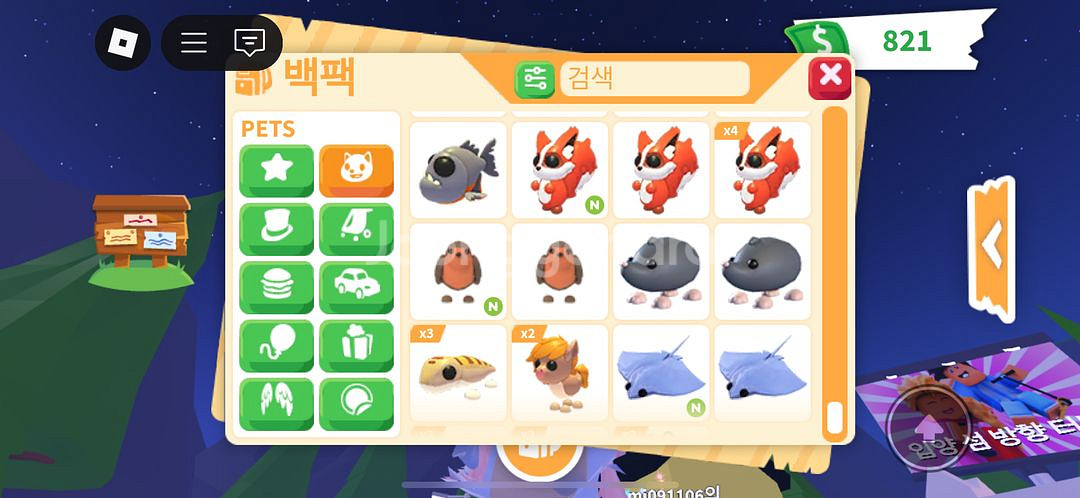Select the x2 orange-maned pony stack
1080x498 pixels.
pyautogui.click(x=560, y=372)
